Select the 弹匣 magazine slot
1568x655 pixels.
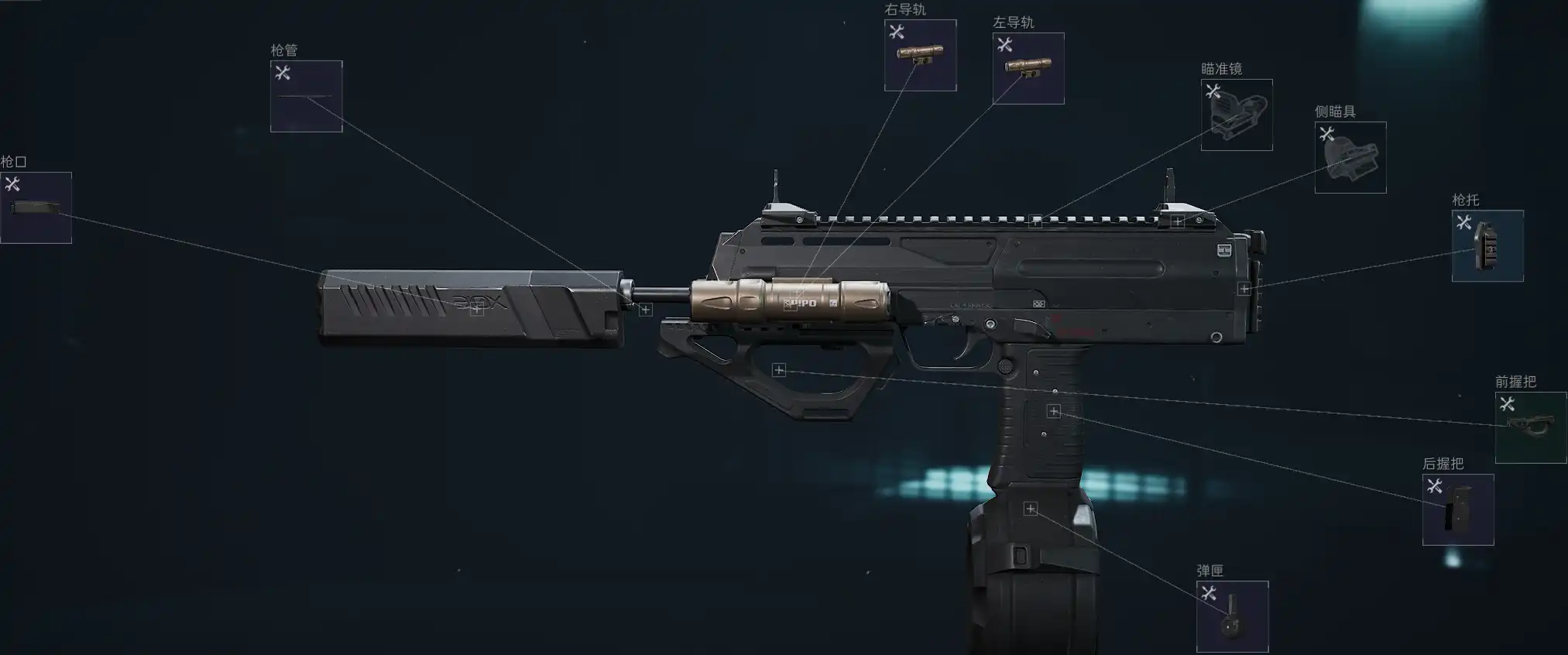click(1232, 616)
